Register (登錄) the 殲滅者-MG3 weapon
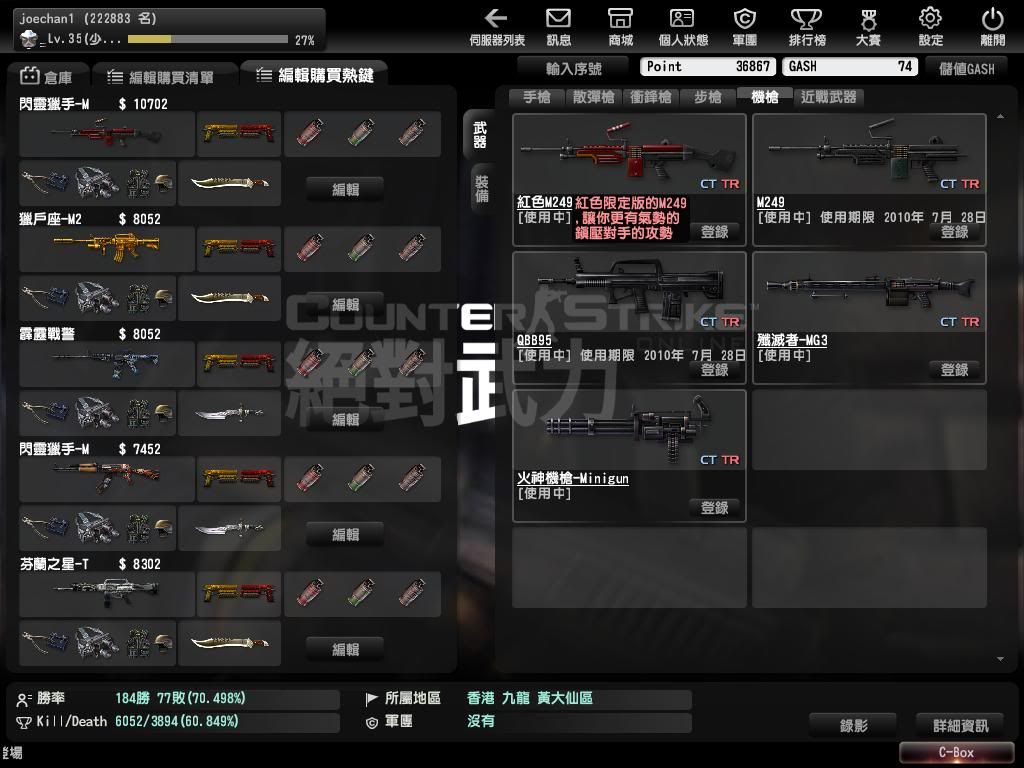 tap(954, 369)
